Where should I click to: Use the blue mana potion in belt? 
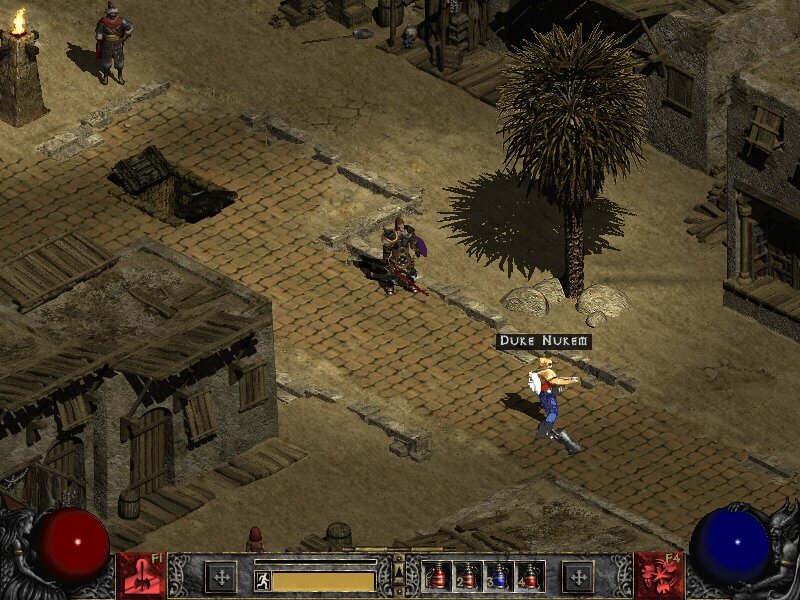499,576
